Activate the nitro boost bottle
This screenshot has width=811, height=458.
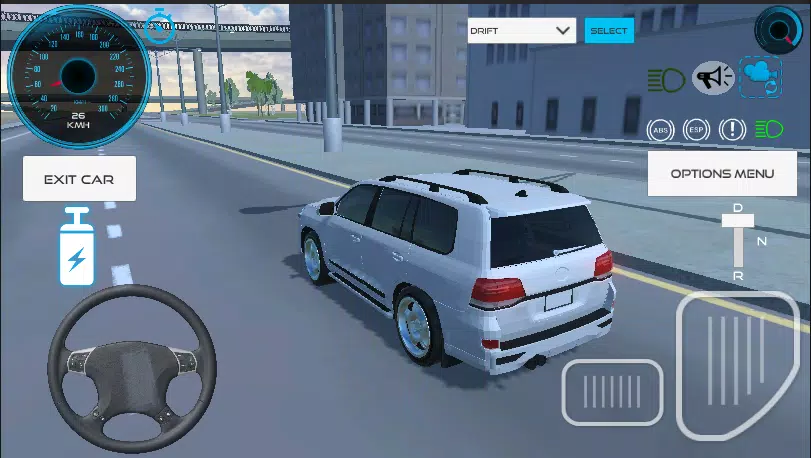pyautogui.click(x=76, y=248)
